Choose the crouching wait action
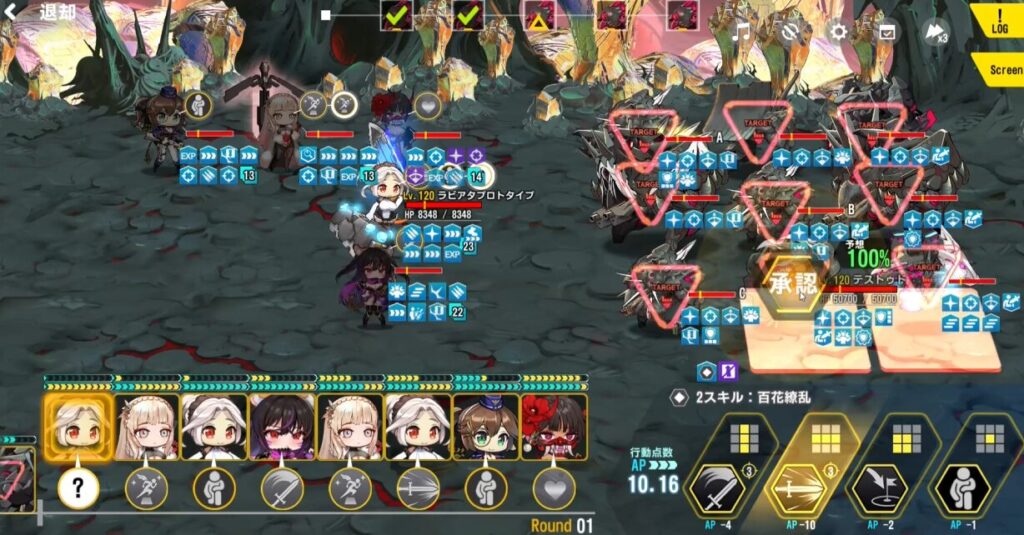The width and height of the screenshot is (1024, 535). (965, 486)
